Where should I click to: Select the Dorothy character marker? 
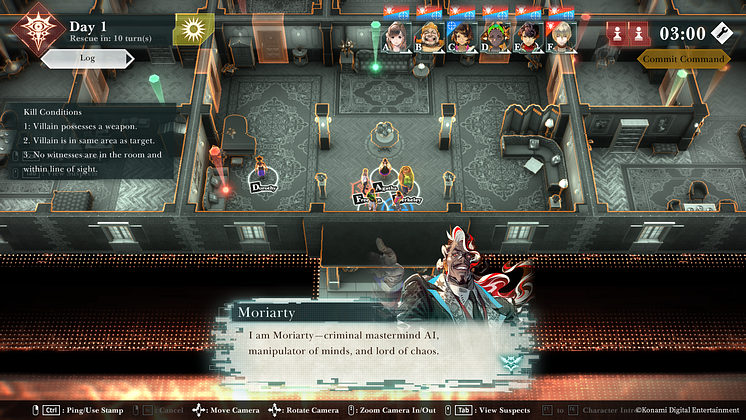pyautogui.click(x=263, y=186)
